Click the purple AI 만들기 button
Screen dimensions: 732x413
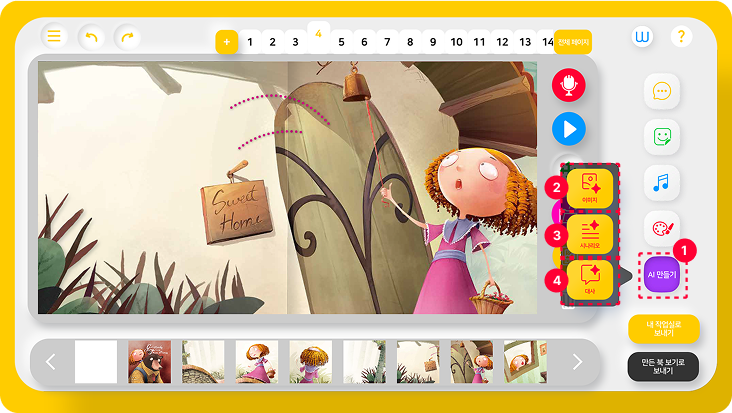662,273
